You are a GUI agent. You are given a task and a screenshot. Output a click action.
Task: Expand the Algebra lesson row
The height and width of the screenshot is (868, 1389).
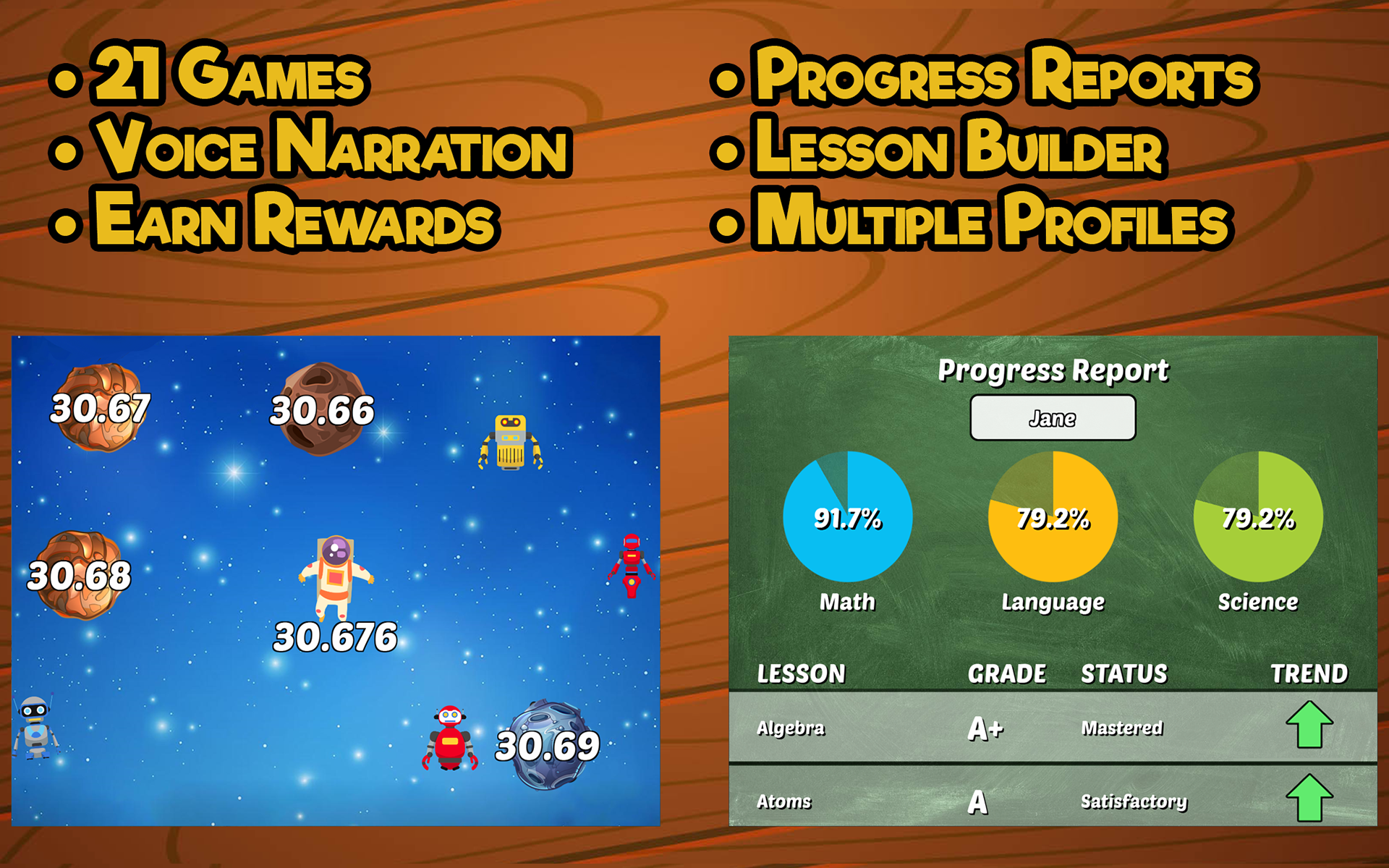[x=790, y=728]
